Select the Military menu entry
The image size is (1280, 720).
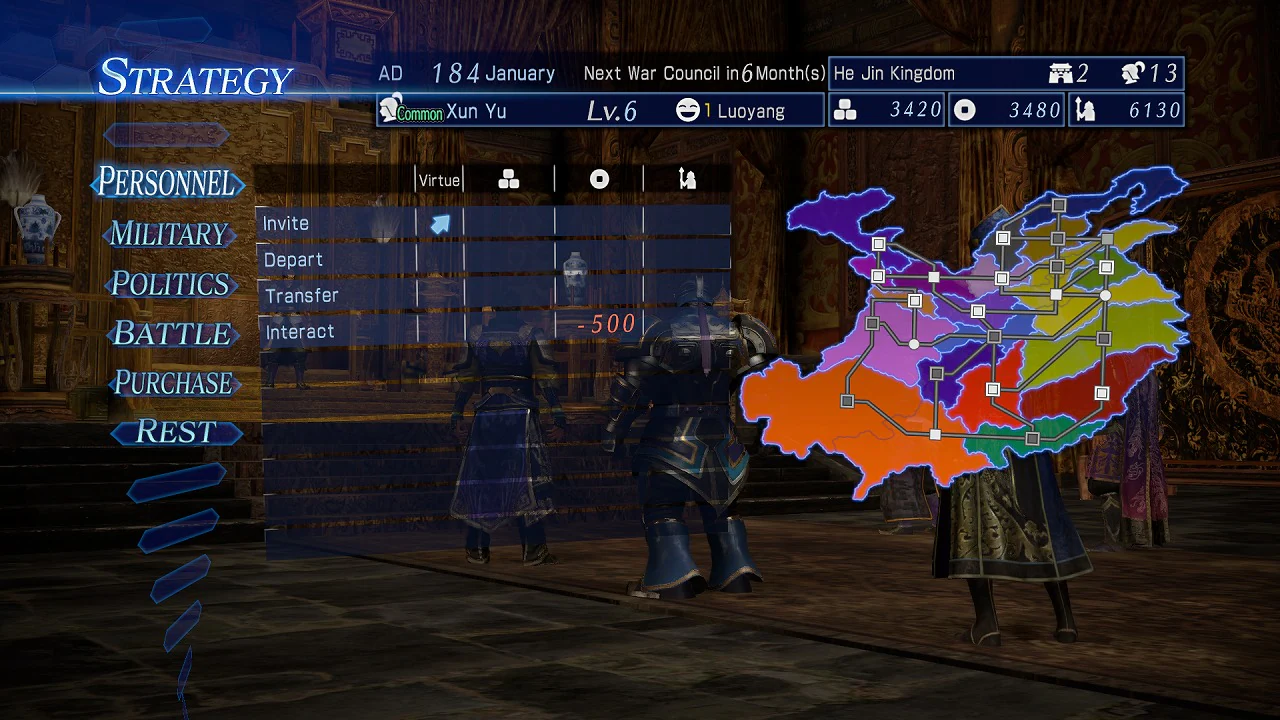[x=169, y=234]
